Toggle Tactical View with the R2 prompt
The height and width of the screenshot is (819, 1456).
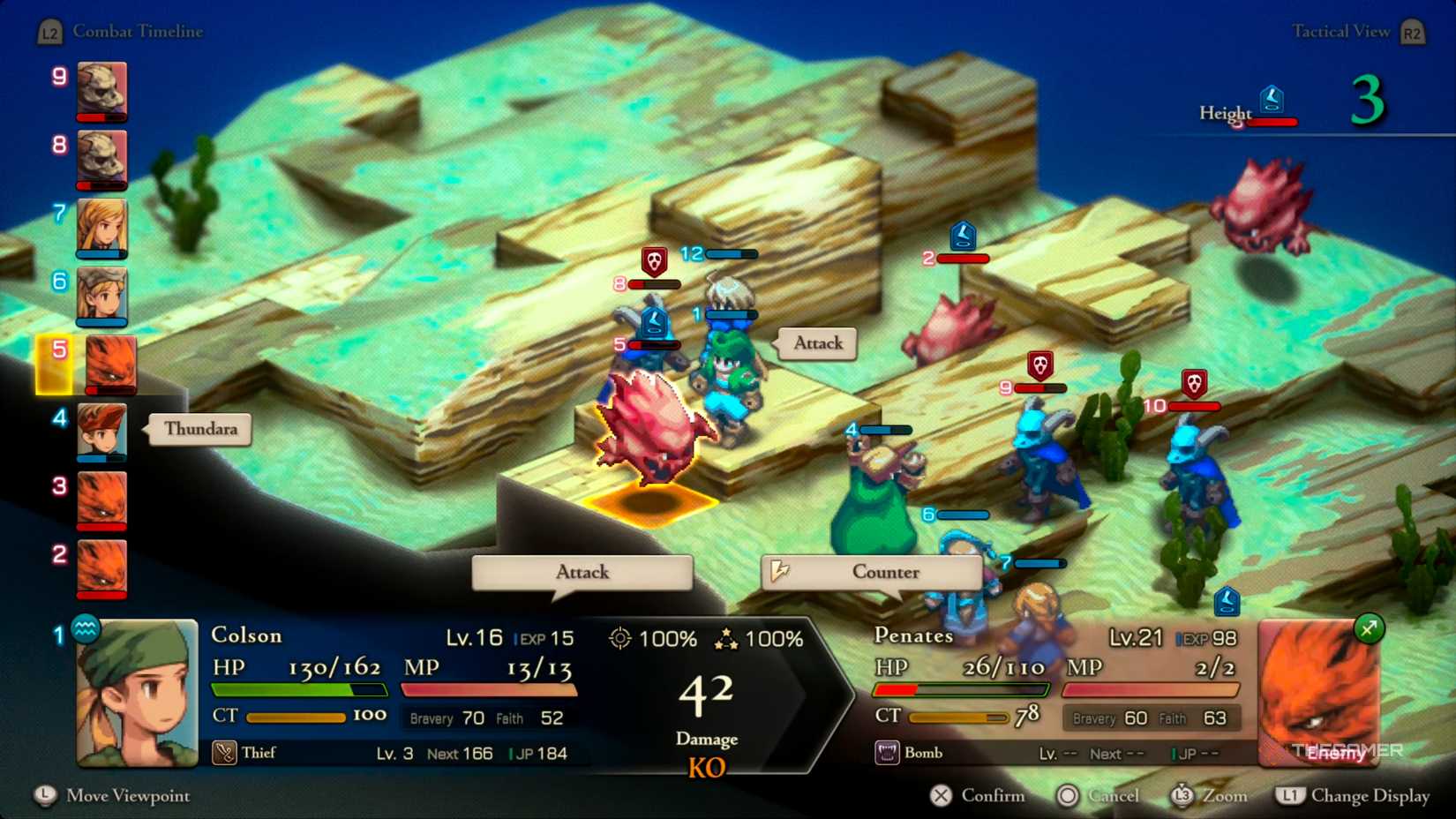(1412, 31)
